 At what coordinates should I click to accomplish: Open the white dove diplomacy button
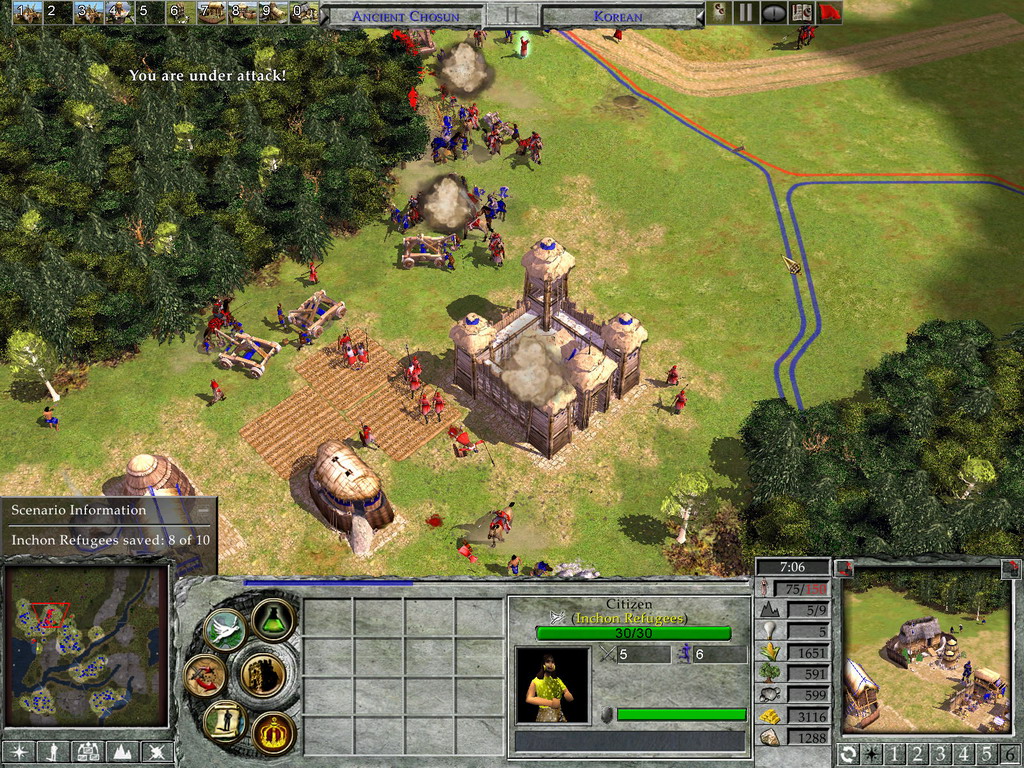tap(225, 629)
